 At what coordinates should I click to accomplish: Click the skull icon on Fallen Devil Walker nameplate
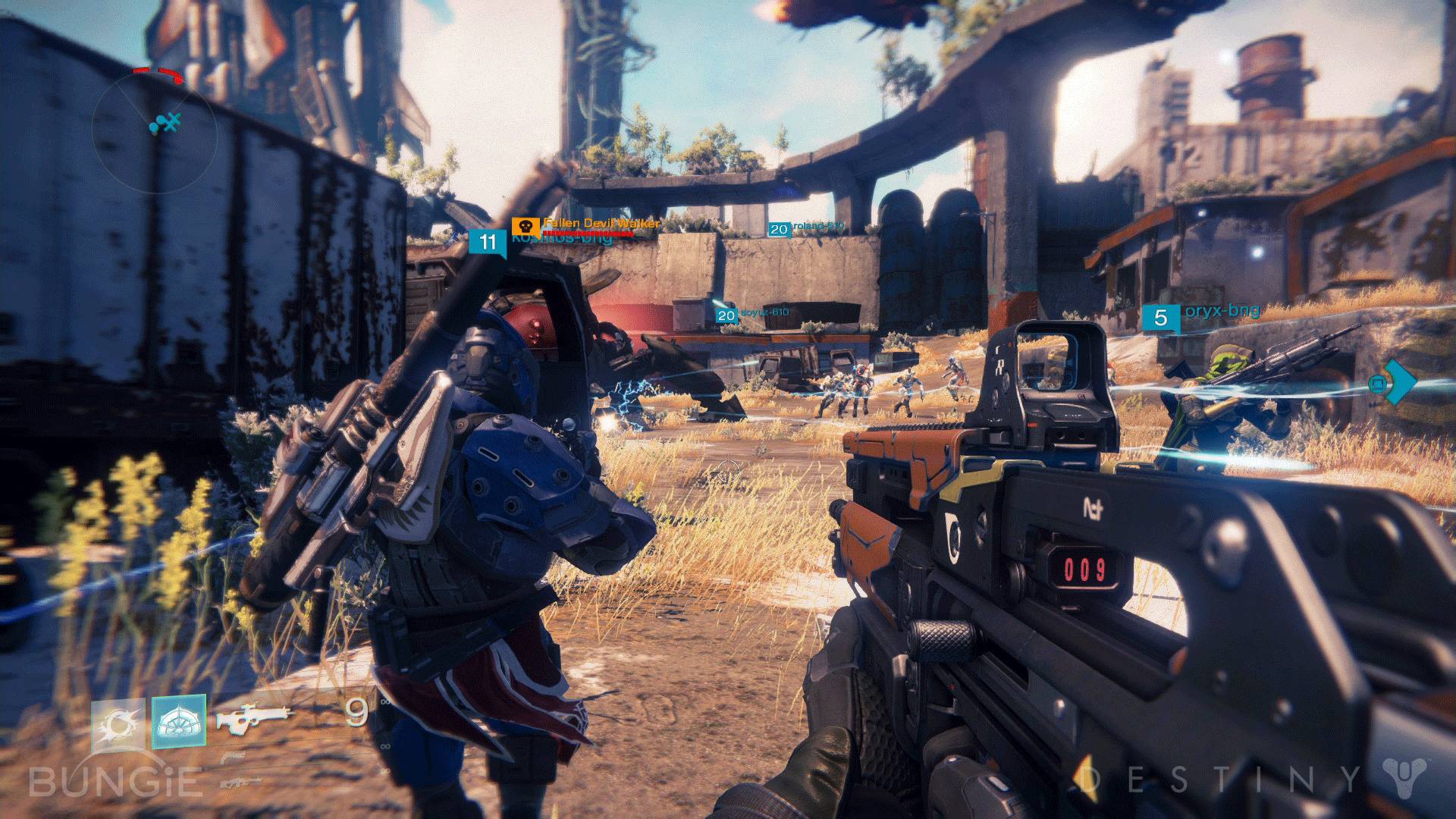click(x=526, y=225)
